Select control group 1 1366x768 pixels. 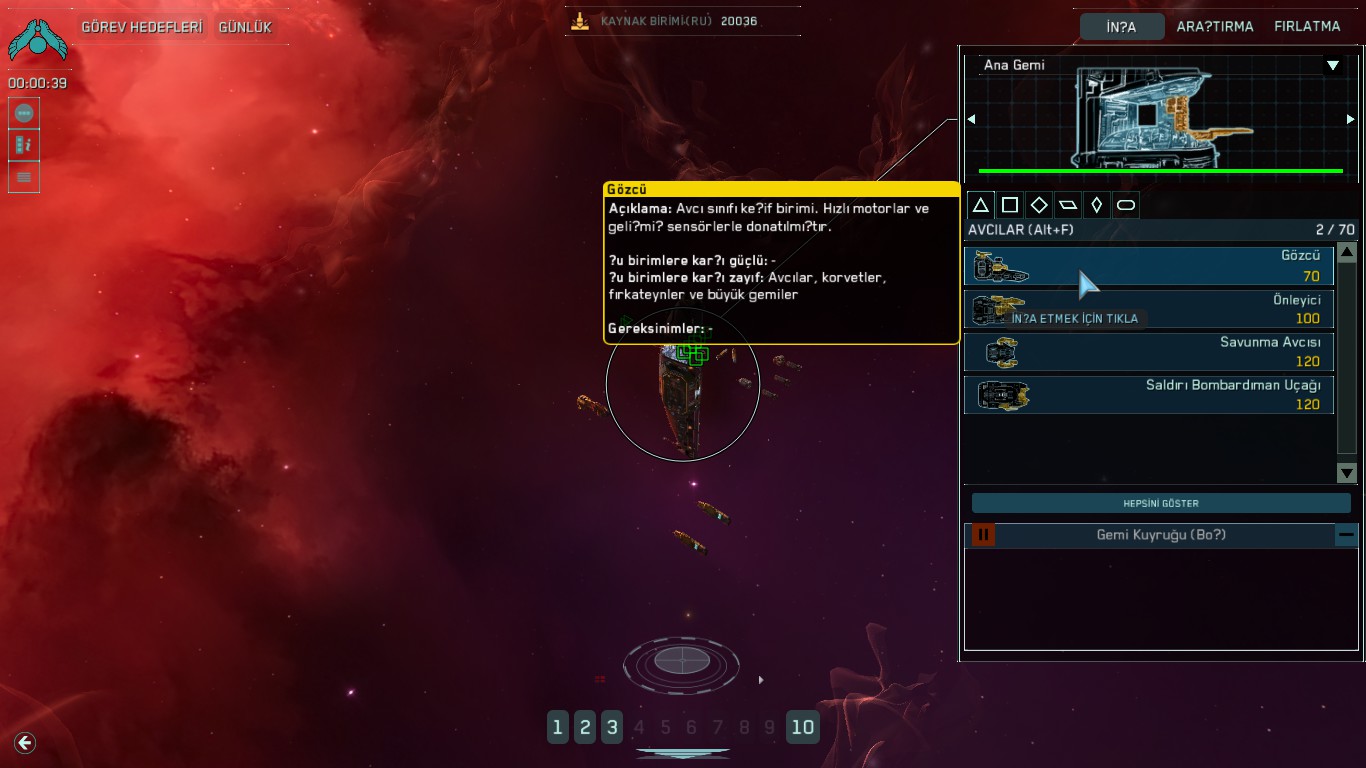(558, 727)
